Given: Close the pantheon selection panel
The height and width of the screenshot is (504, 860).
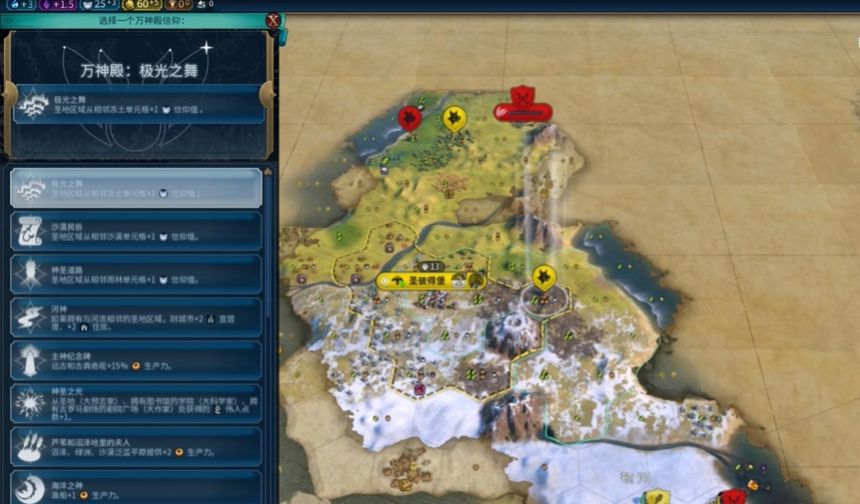Looking at the screenshot, I should pyautogui.click(x=273, y=19).
